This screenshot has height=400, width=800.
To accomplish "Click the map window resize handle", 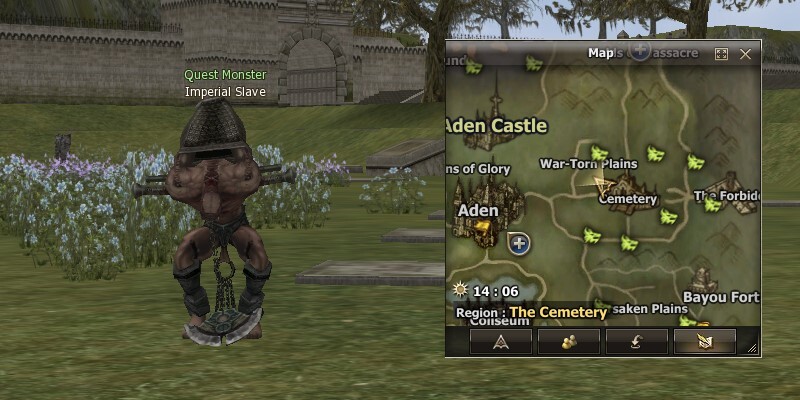I will coord(752,348).
